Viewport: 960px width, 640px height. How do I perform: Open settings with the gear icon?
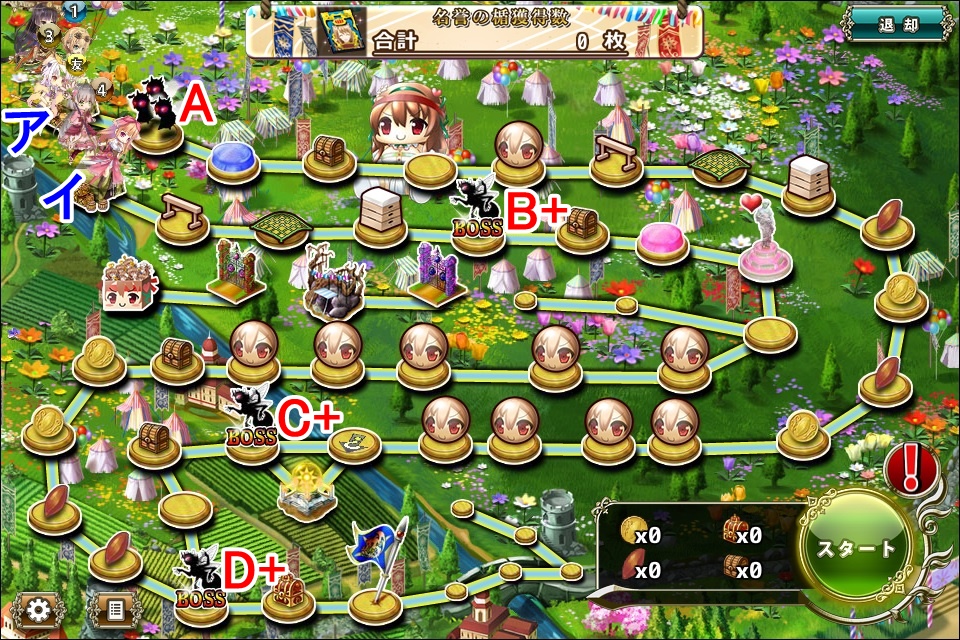click(40, 609)
